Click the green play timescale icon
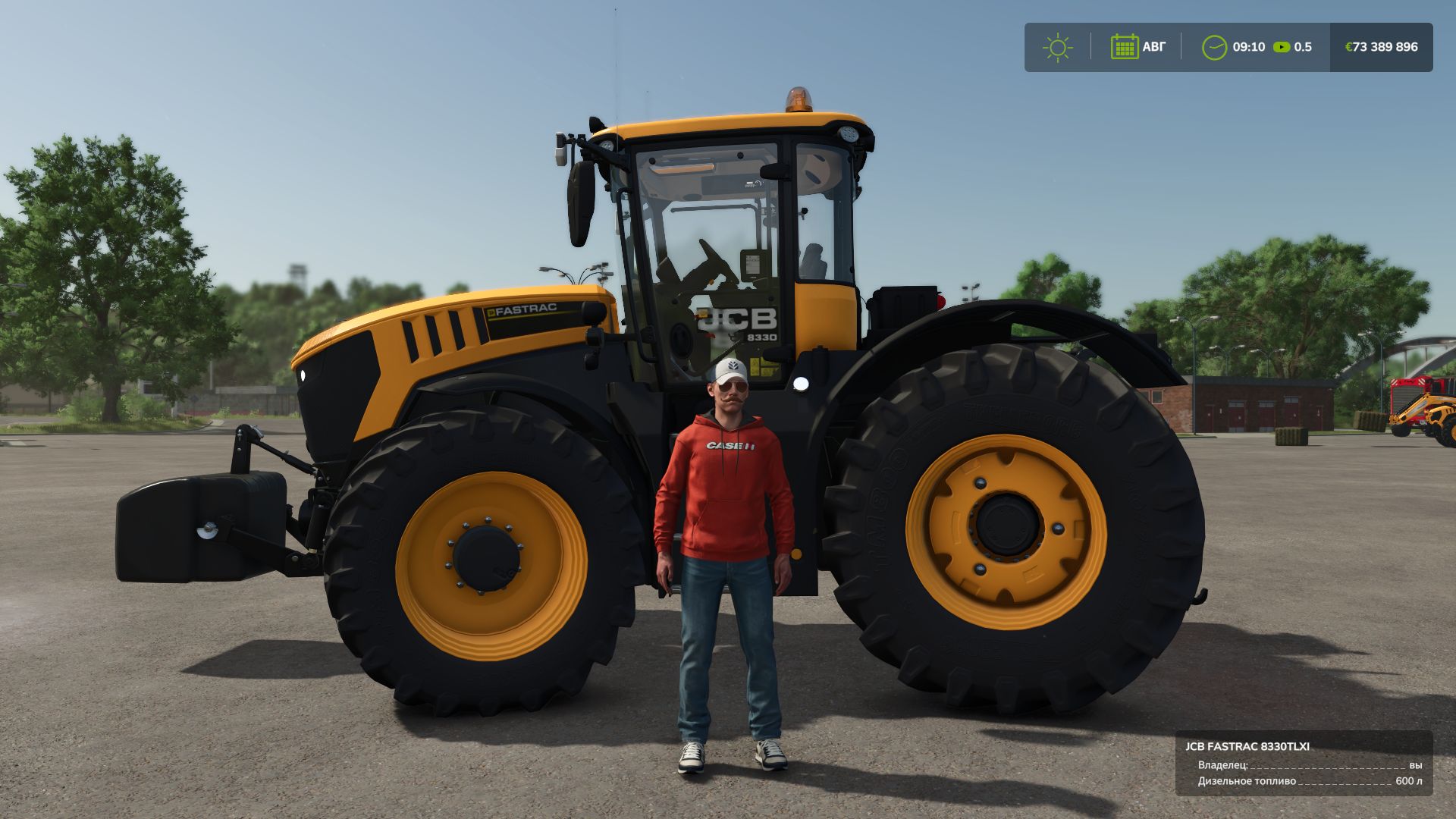Screen dimensions: 1456x819 tap(1282, 47)
